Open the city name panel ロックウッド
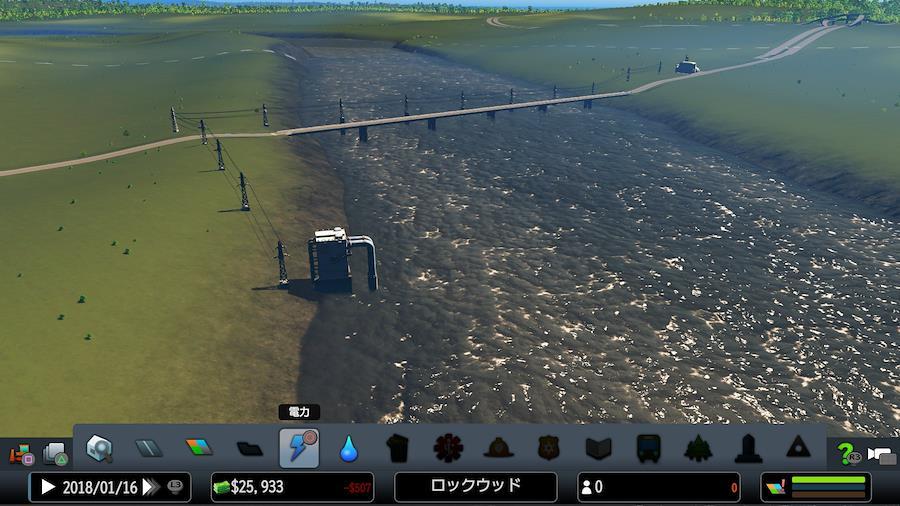Screen dimensions: 900x506 click(476, 487)
